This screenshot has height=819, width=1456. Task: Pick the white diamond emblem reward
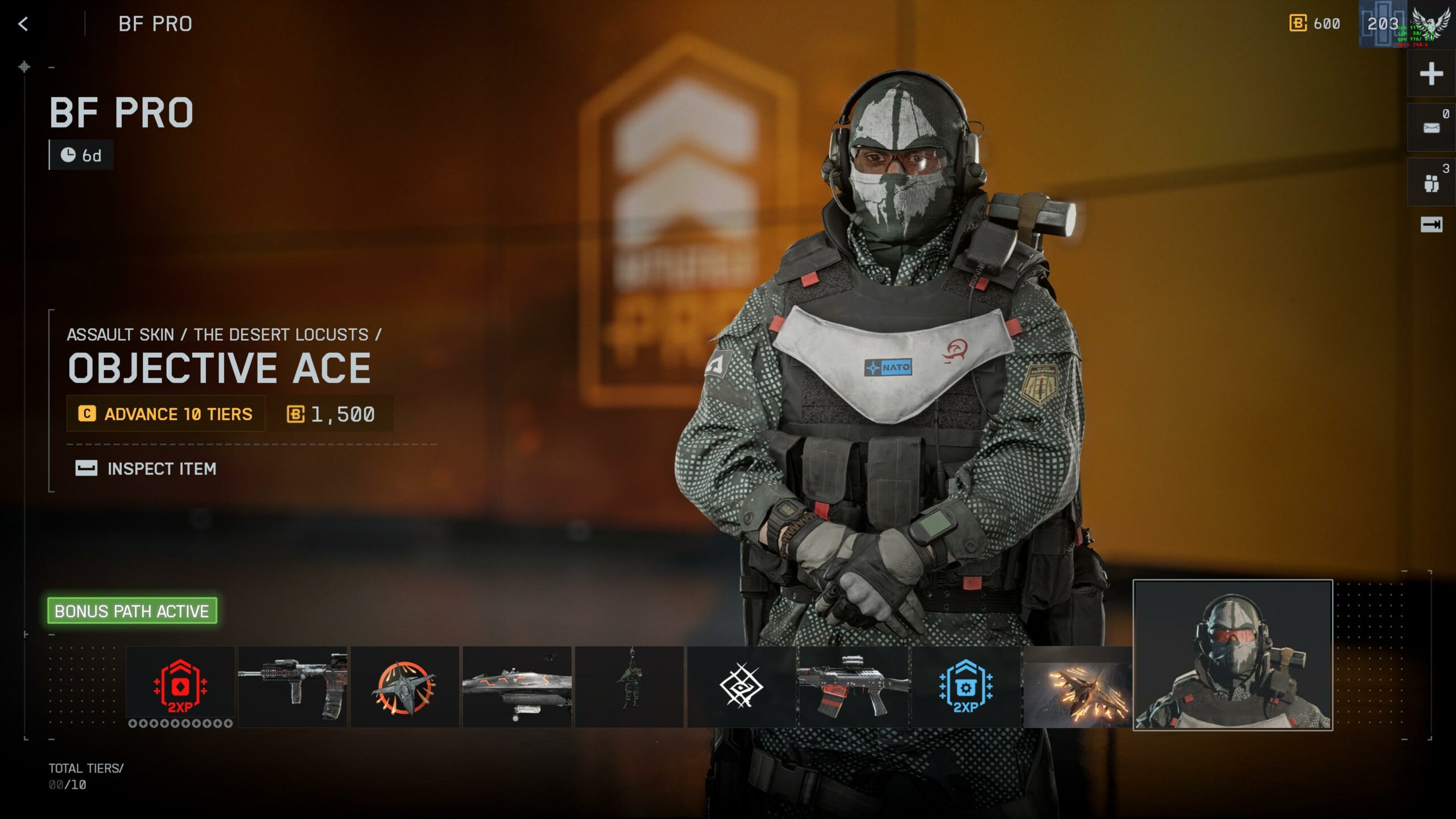pyautogui.click(x=741, y=686)
